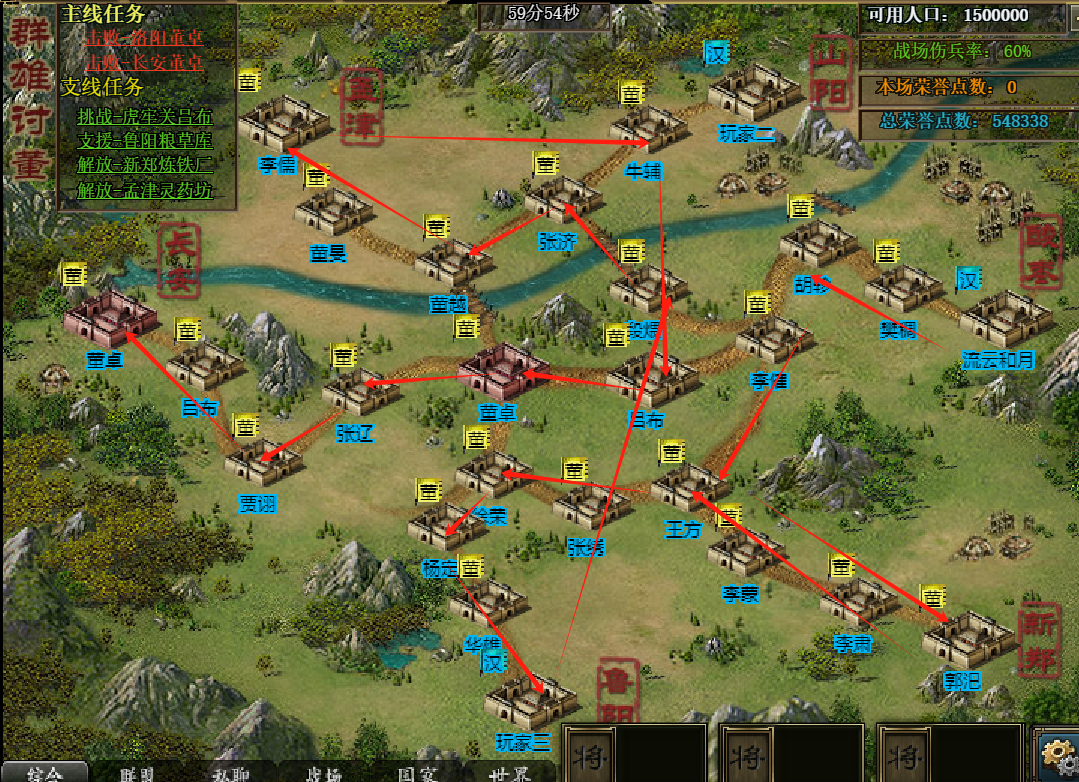
Task: Show the 国家 chat tab
Action: click(x=416, y=773)
